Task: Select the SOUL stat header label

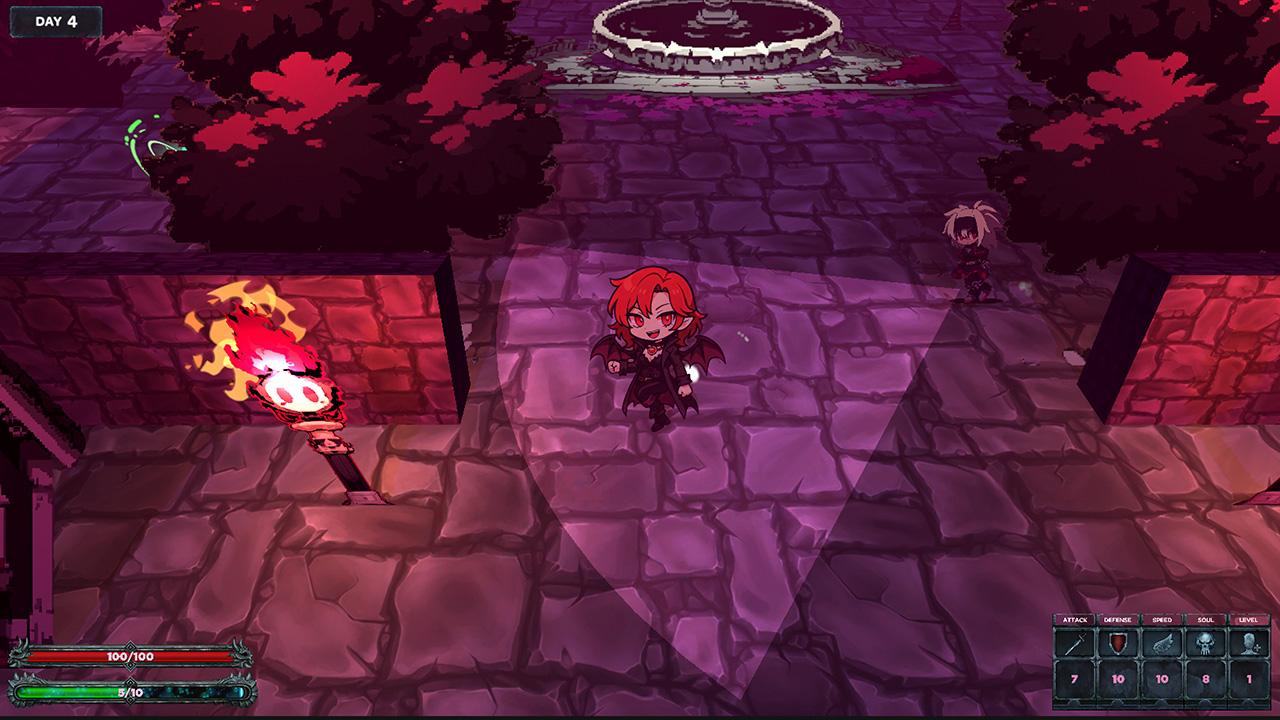Action: click(x=1205, y=620)
